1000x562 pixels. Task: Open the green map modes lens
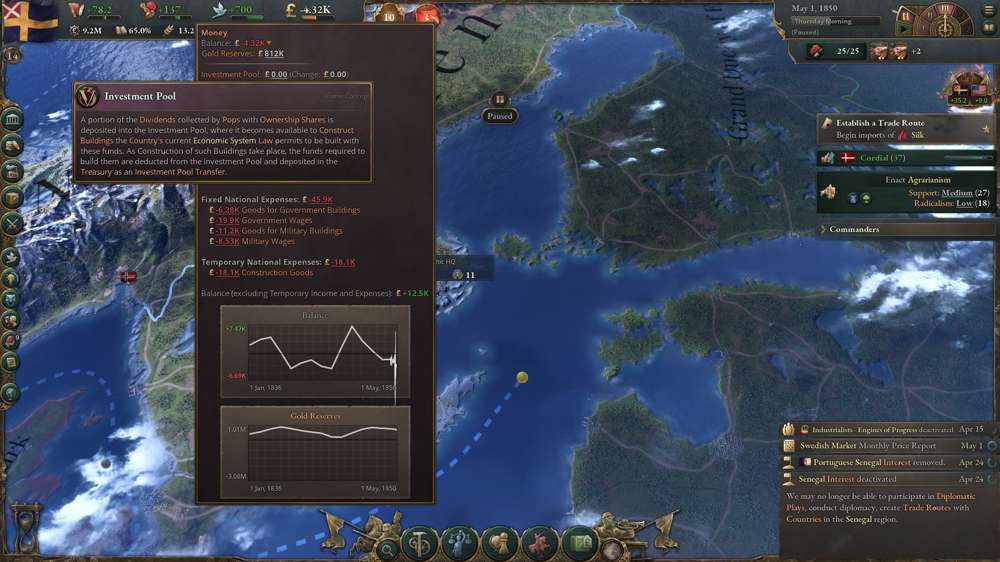(578, 544)
